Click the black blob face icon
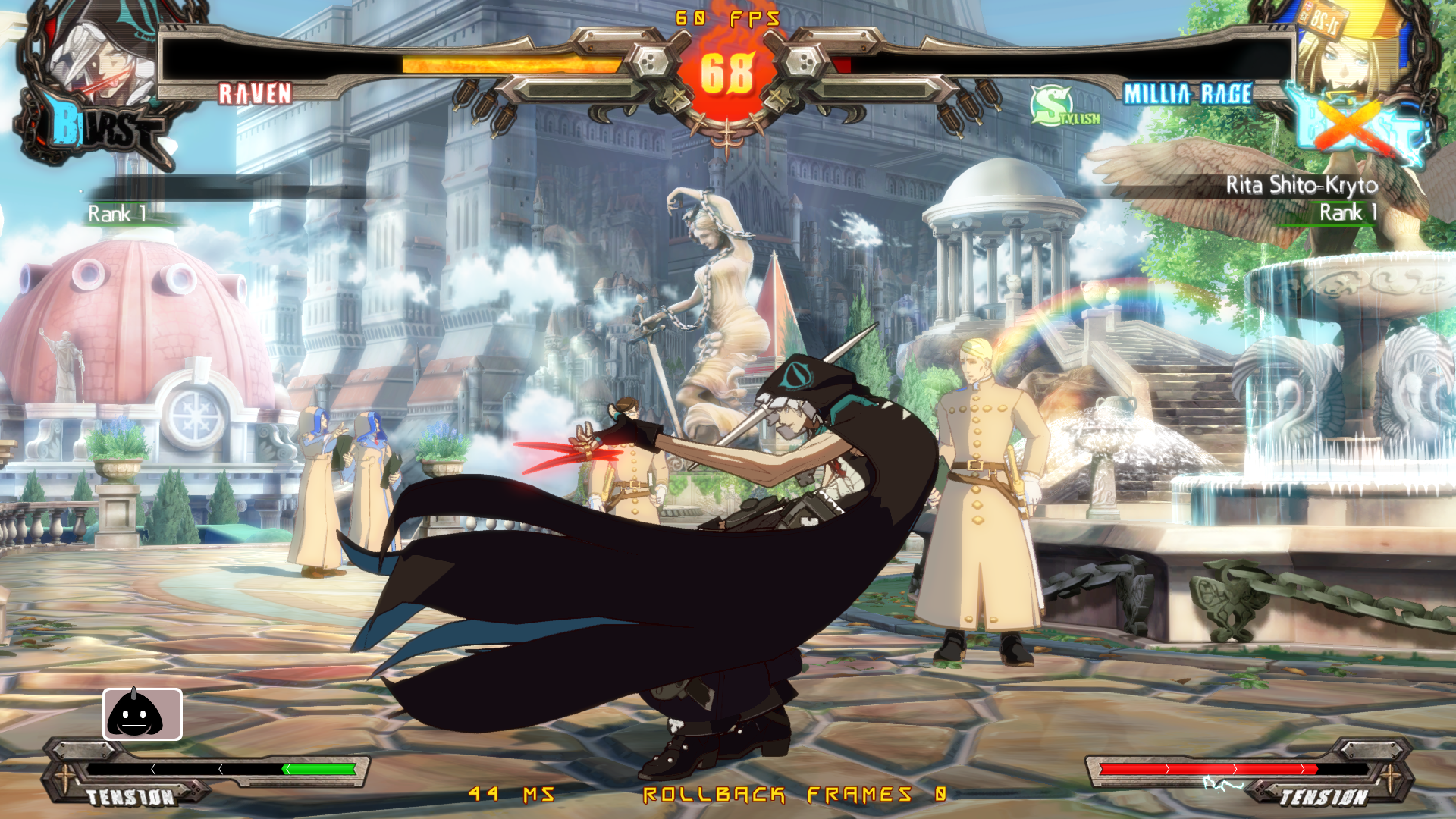1456x819 pixels. click(143, 714)
